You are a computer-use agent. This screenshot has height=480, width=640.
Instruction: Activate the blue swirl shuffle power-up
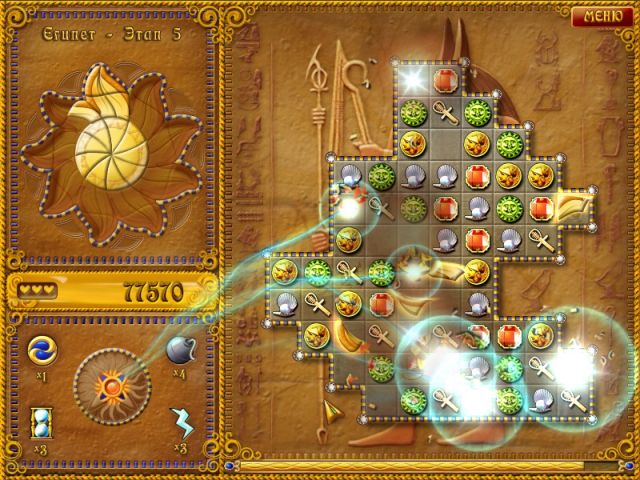point(43,350)
